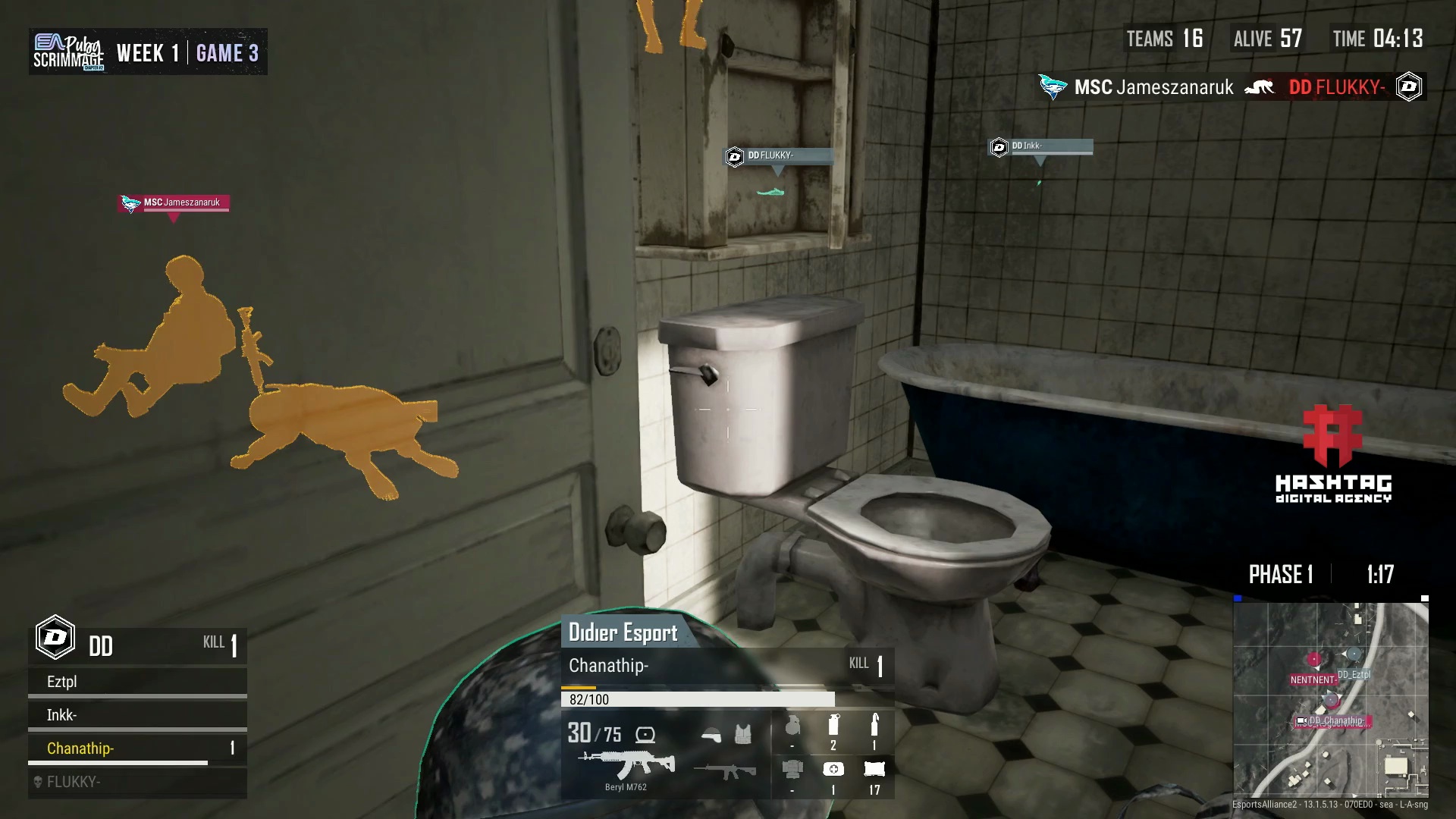
Task: Click the helmet equipment icon
Action: [711, 734]
